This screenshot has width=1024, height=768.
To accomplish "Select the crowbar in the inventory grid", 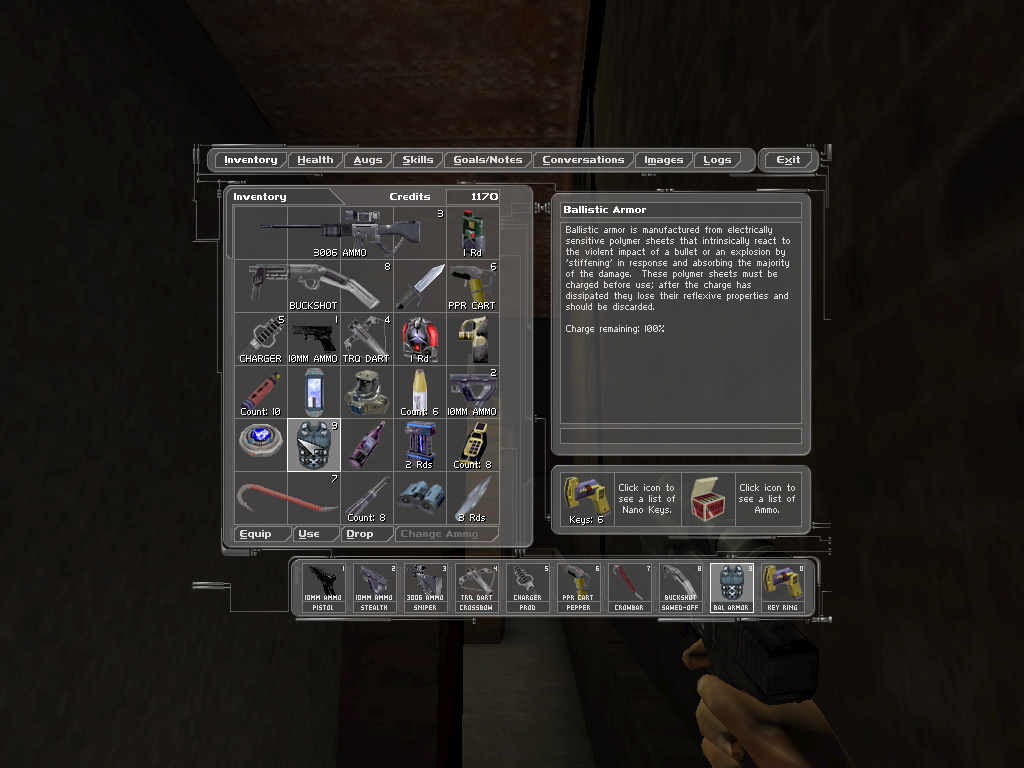I will 287,497.
